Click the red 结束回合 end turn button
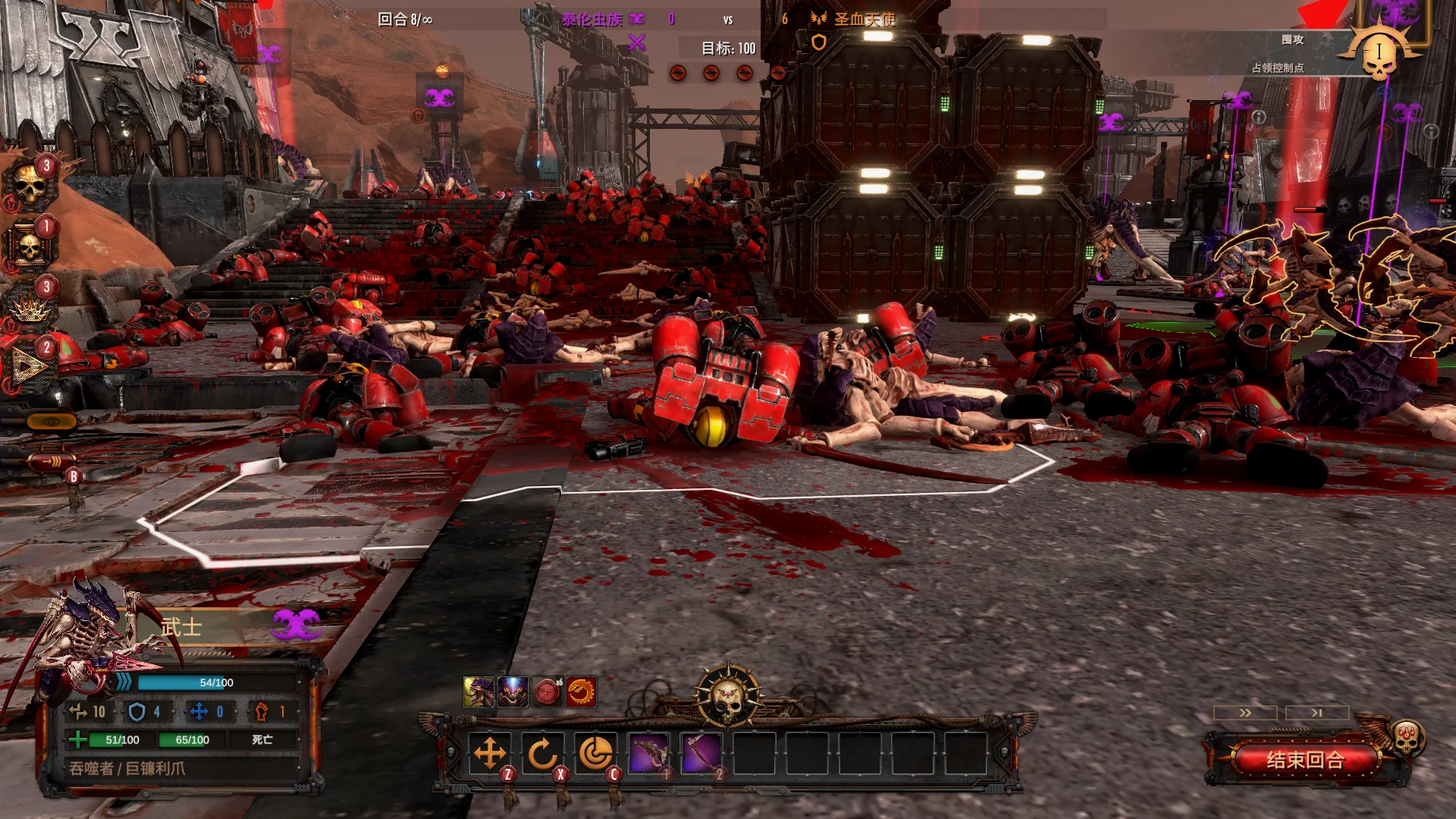 click(1304, 760)
